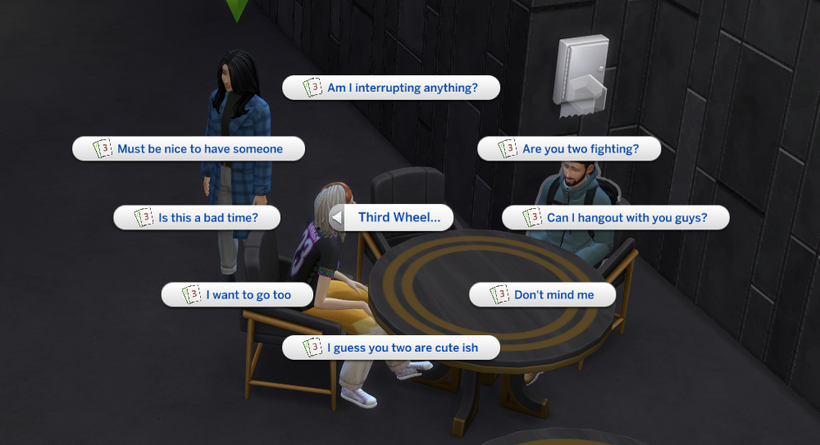Select 'I guess you two are cute ish'
820x445 pixels.
click(391, 348)
